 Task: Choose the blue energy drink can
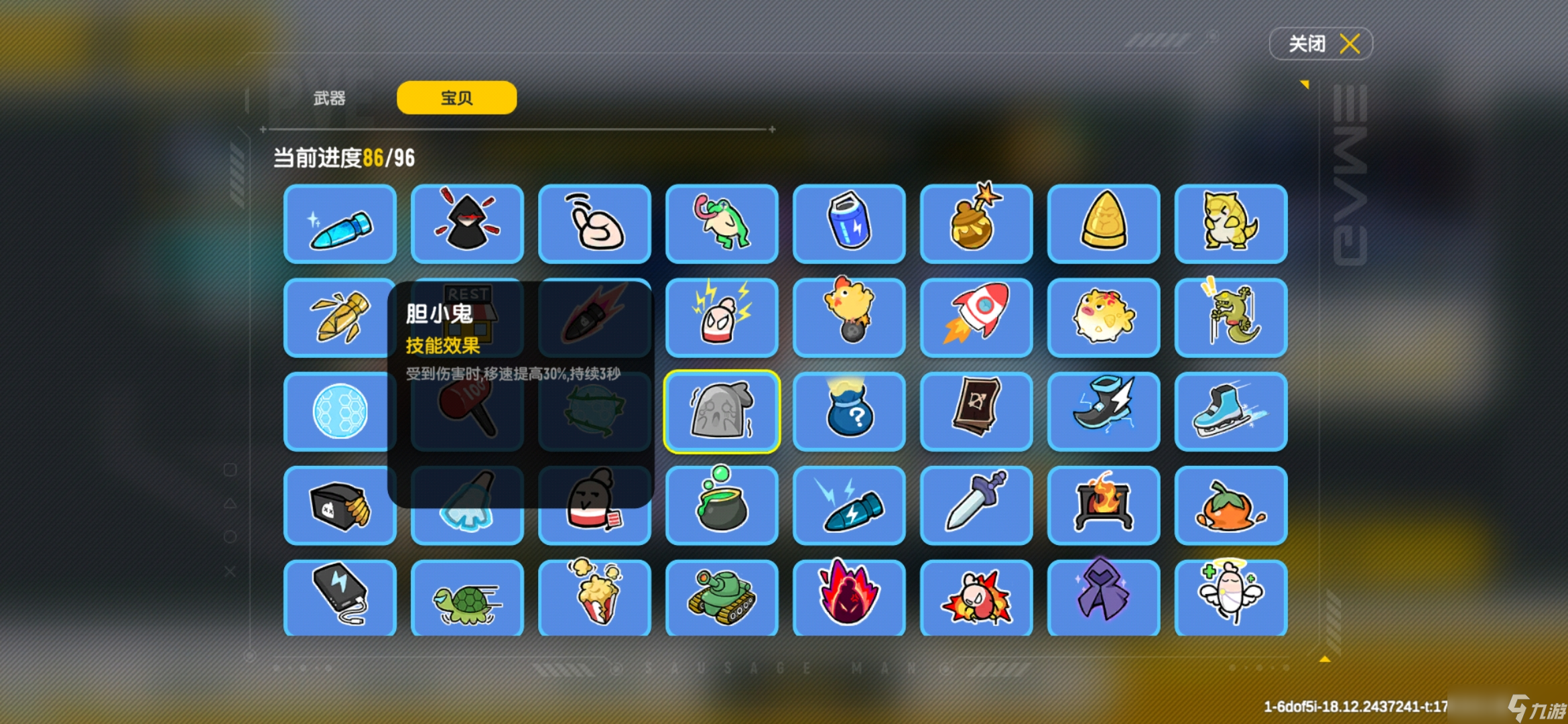849,224
